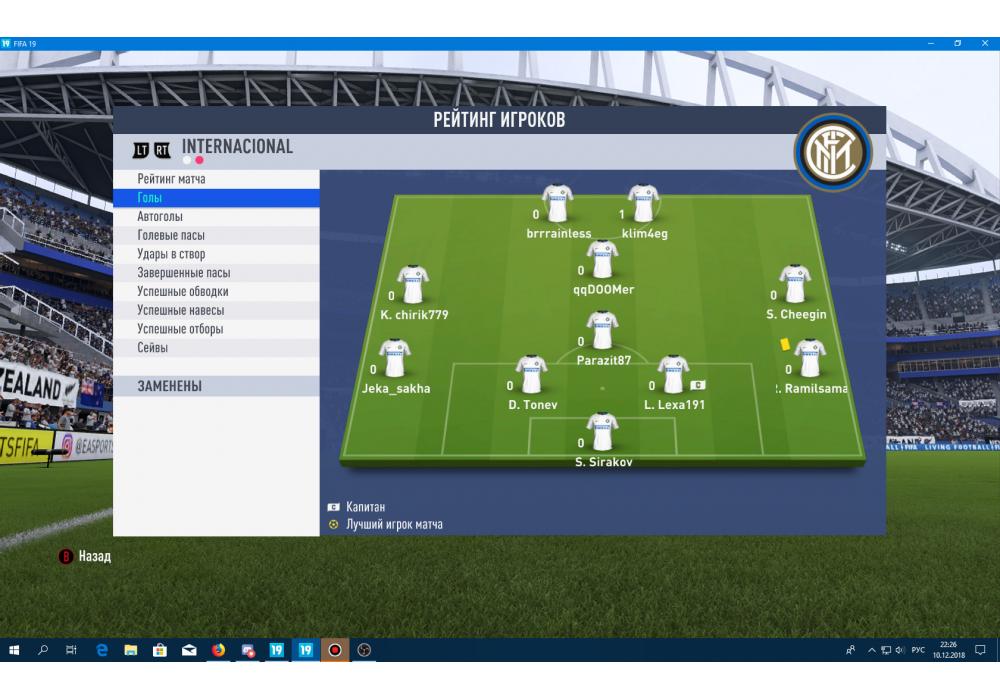
Task: Select captain L. Lexa191
Action: (674, 376)
